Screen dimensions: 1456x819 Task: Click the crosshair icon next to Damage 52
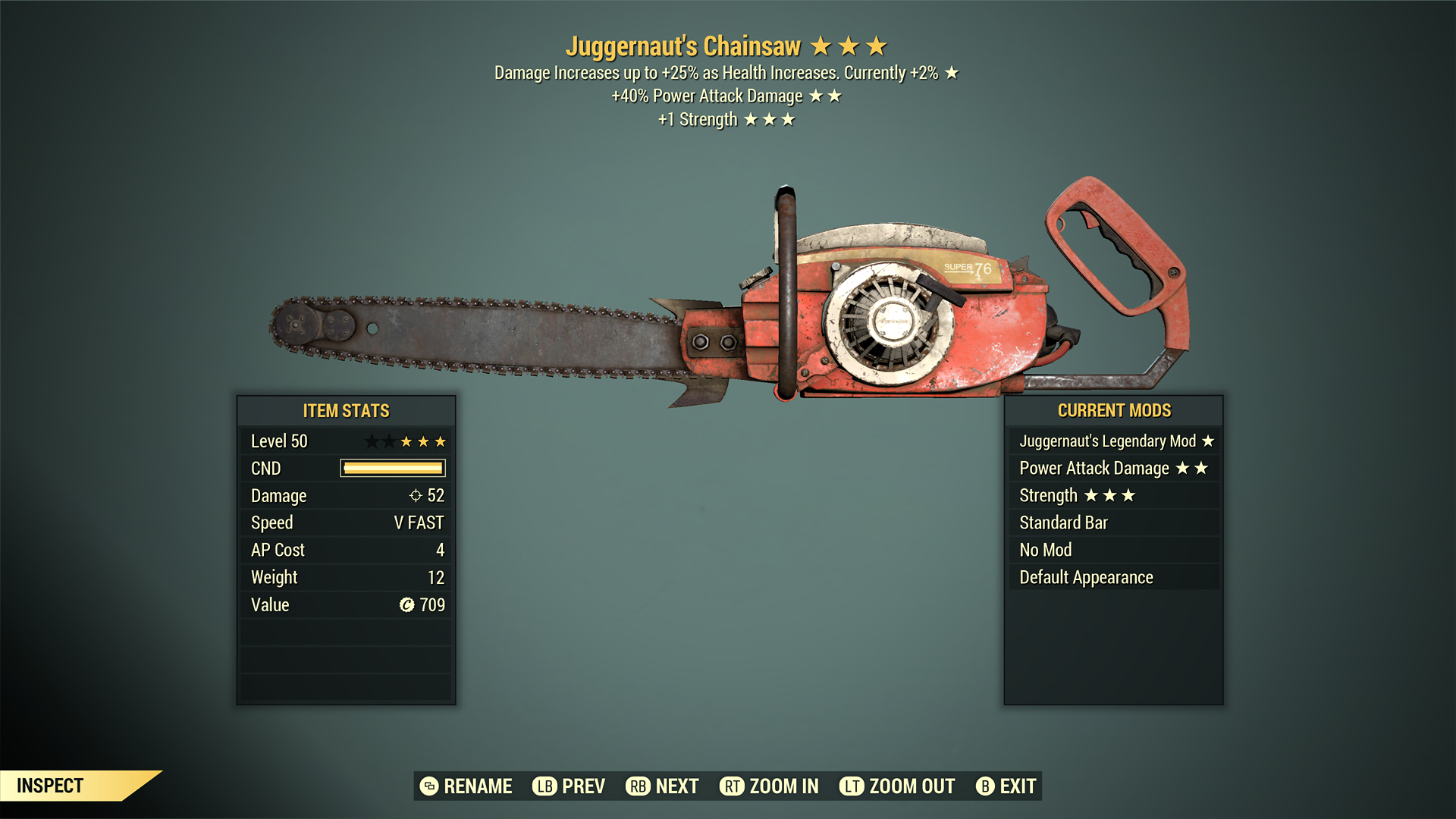click(x=415, y=495)
